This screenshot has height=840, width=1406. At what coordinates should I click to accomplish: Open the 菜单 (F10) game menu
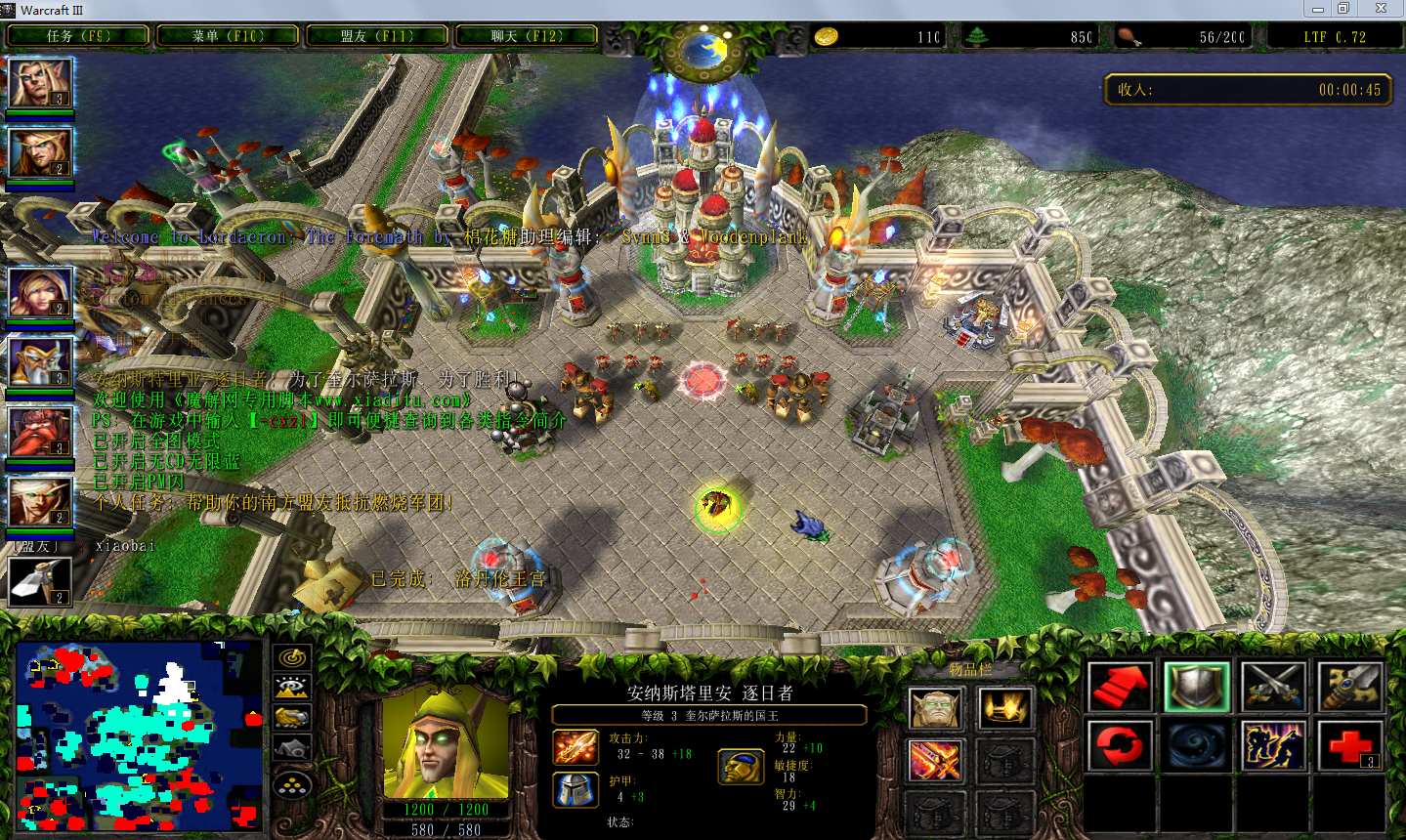point(228,36)
